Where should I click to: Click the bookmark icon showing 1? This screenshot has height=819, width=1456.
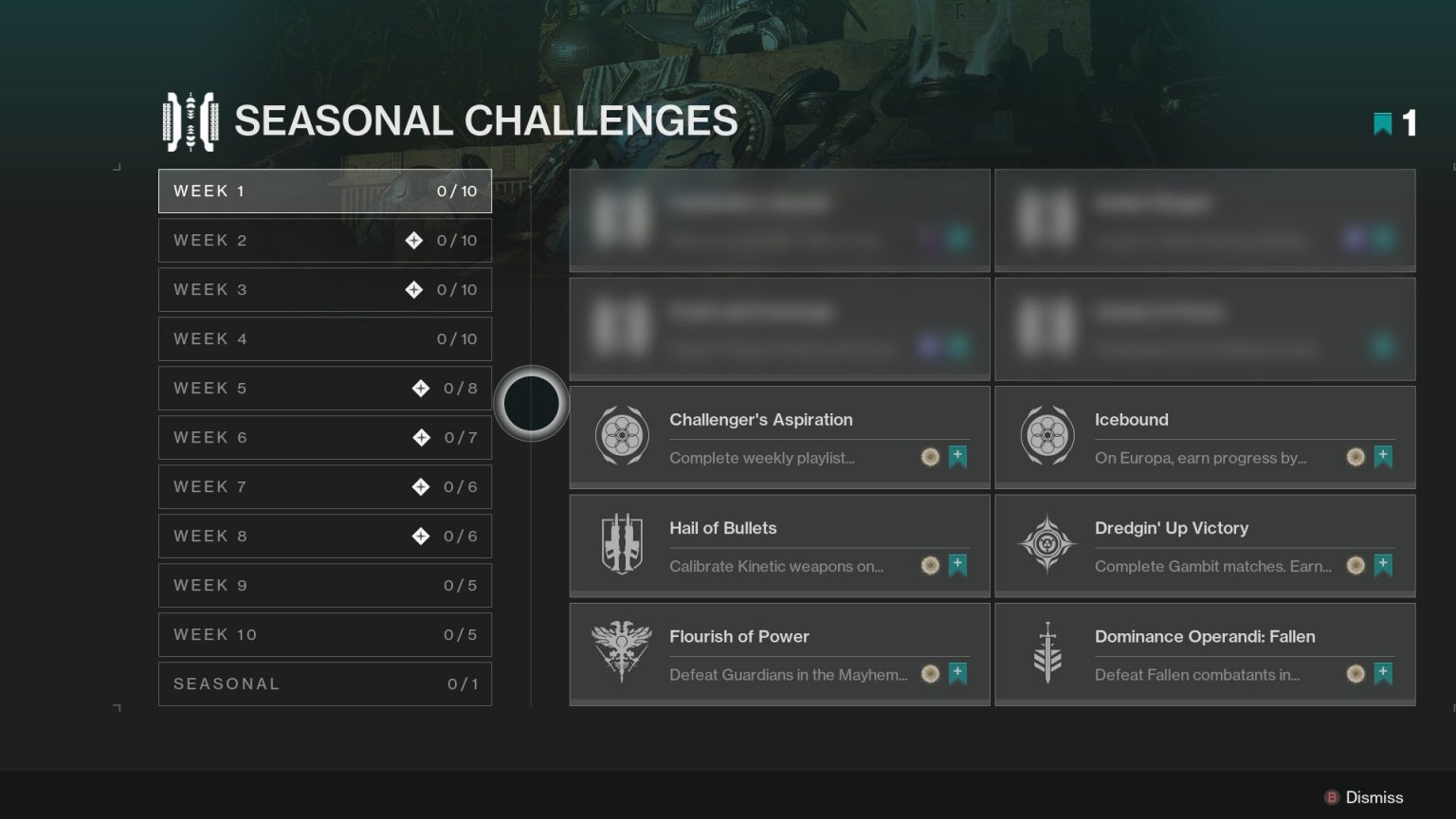coord(1382,123)
